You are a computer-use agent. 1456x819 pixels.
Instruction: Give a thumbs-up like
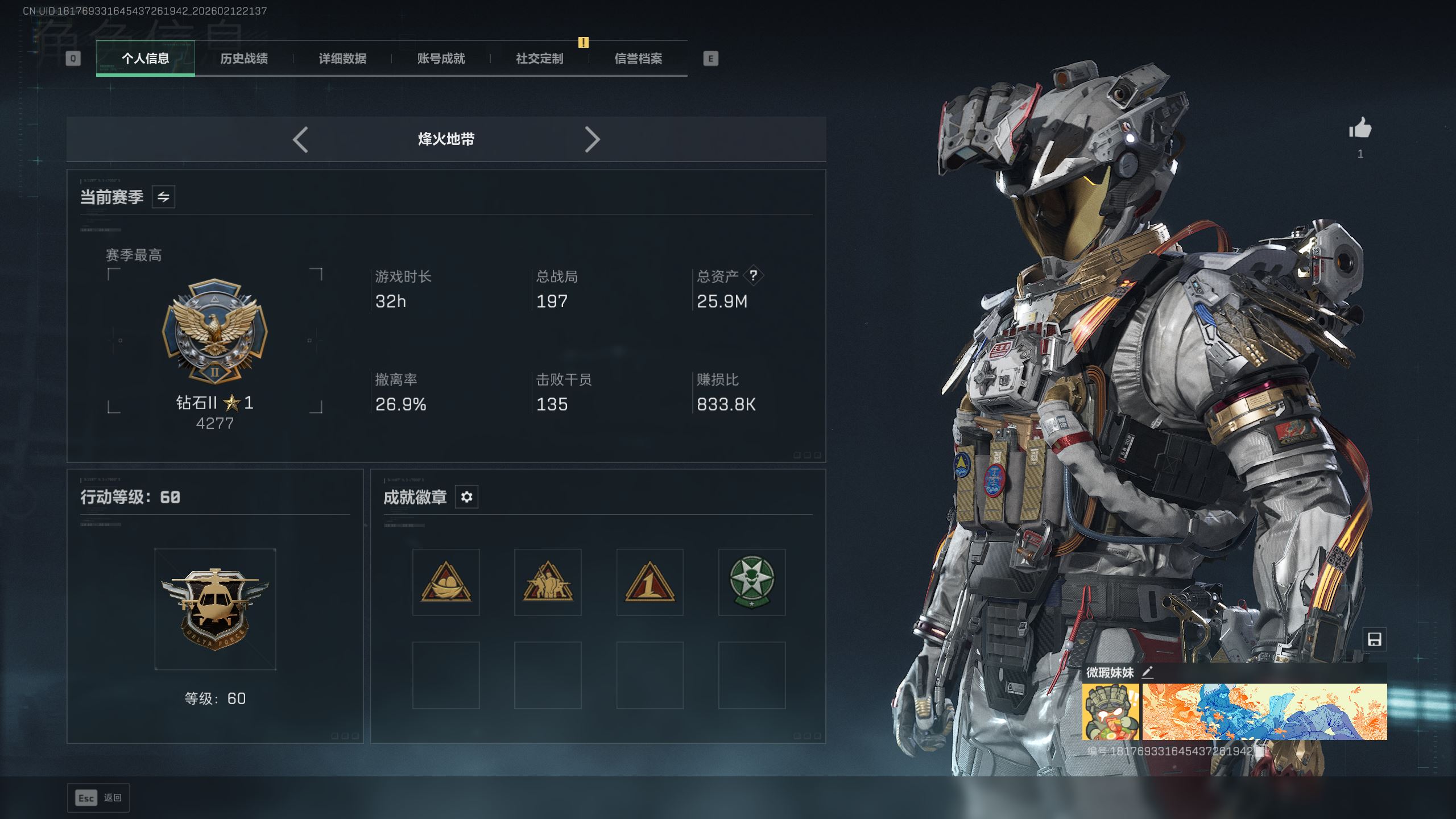coord(1360,128)
